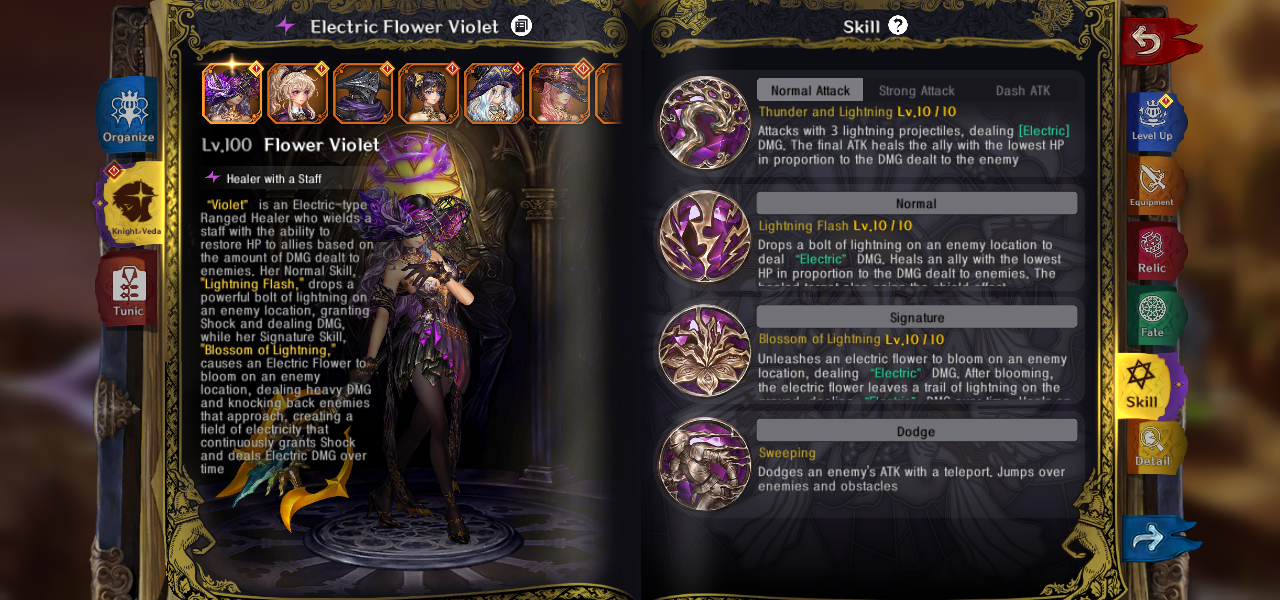Switch to the Equipment tab
The width and height of the screenshot is (1280, 600).
(1153, 185)
